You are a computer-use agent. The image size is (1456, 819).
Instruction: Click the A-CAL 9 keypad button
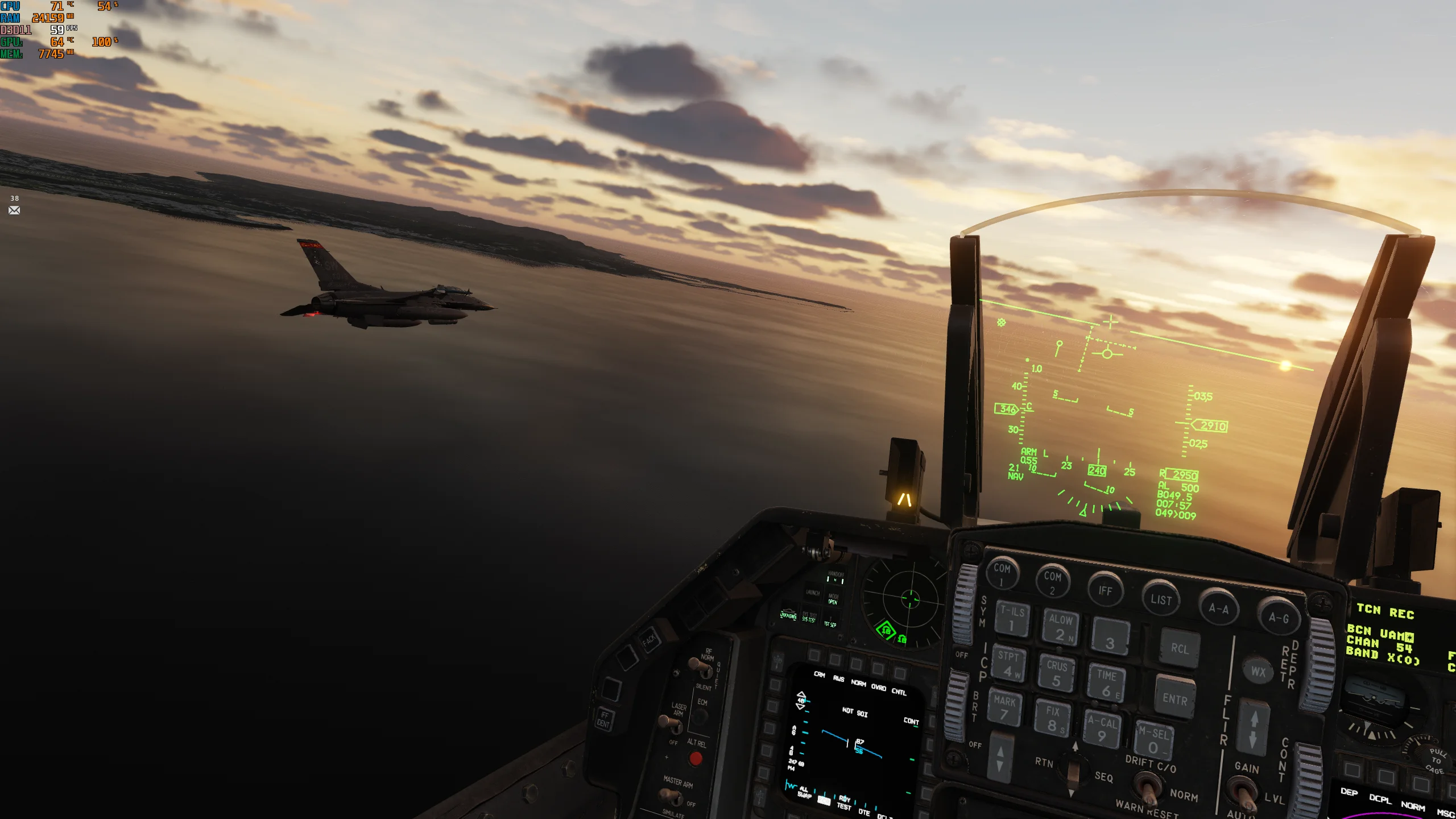(1102, 729)
